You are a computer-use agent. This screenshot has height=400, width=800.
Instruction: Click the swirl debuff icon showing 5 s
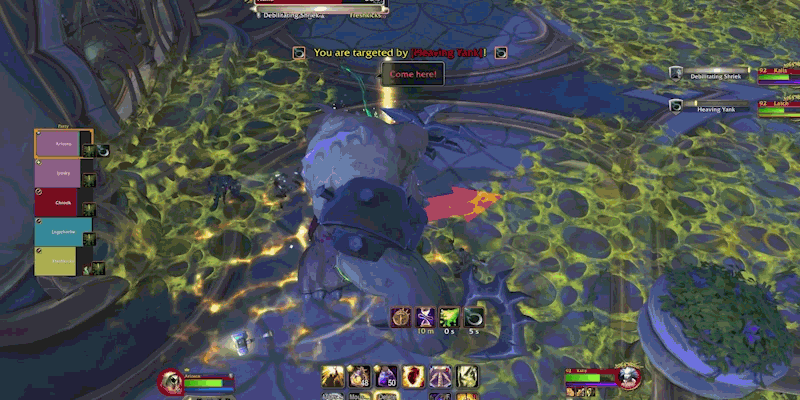coord(475,317)
